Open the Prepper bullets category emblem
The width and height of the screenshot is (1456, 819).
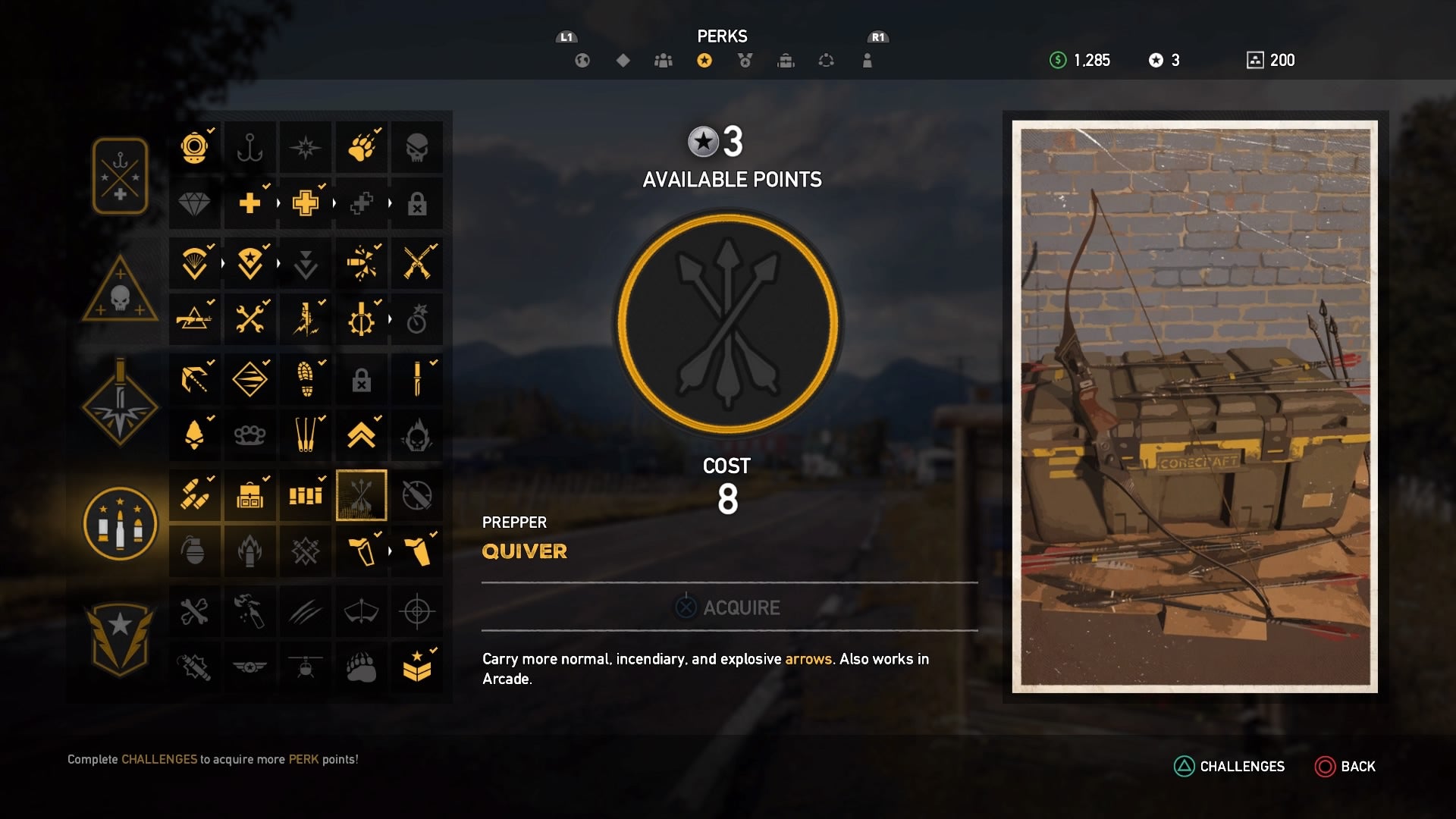120,523
